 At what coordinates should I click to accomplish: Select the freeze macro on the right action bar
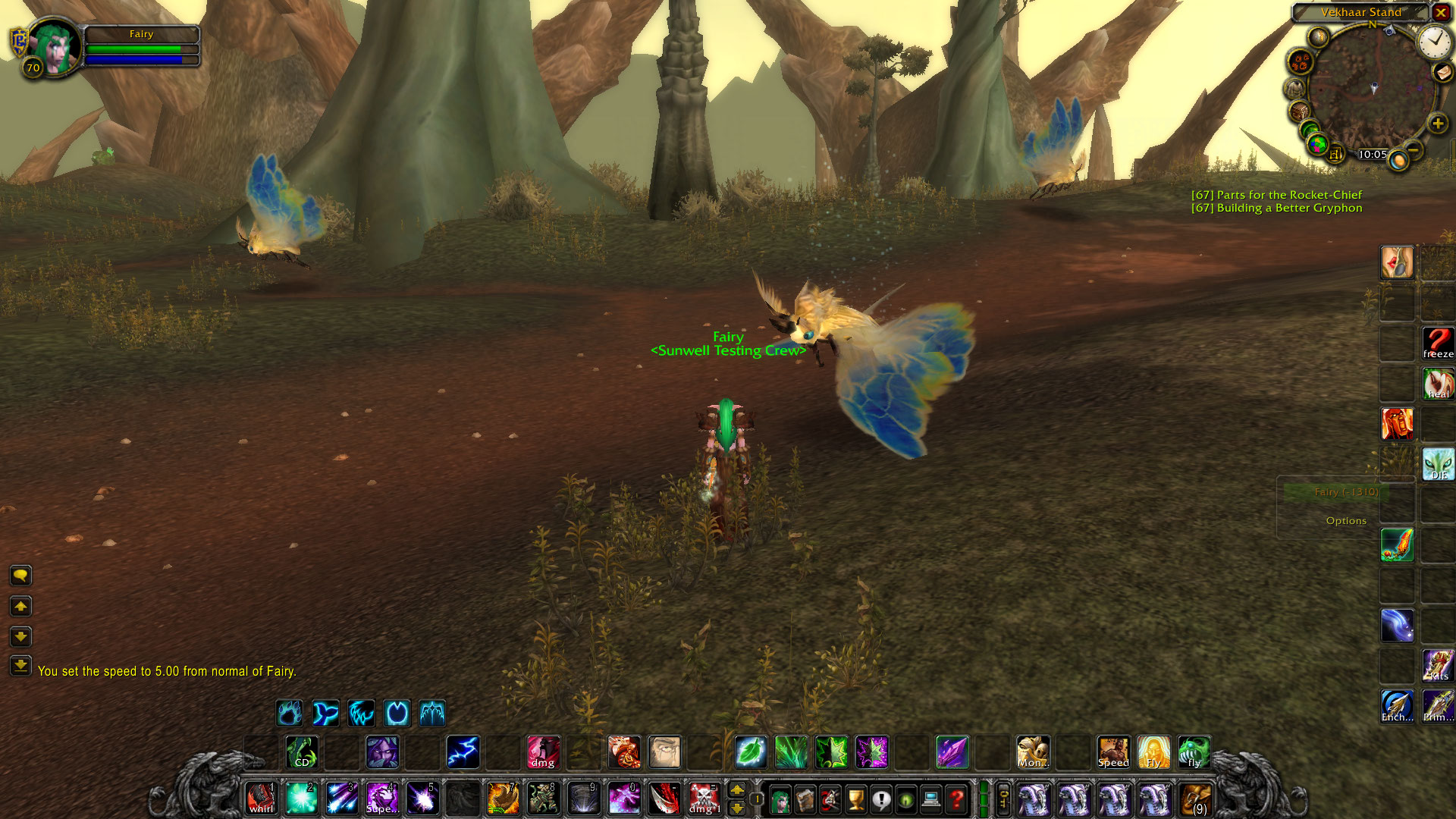tap(1439, 341)
